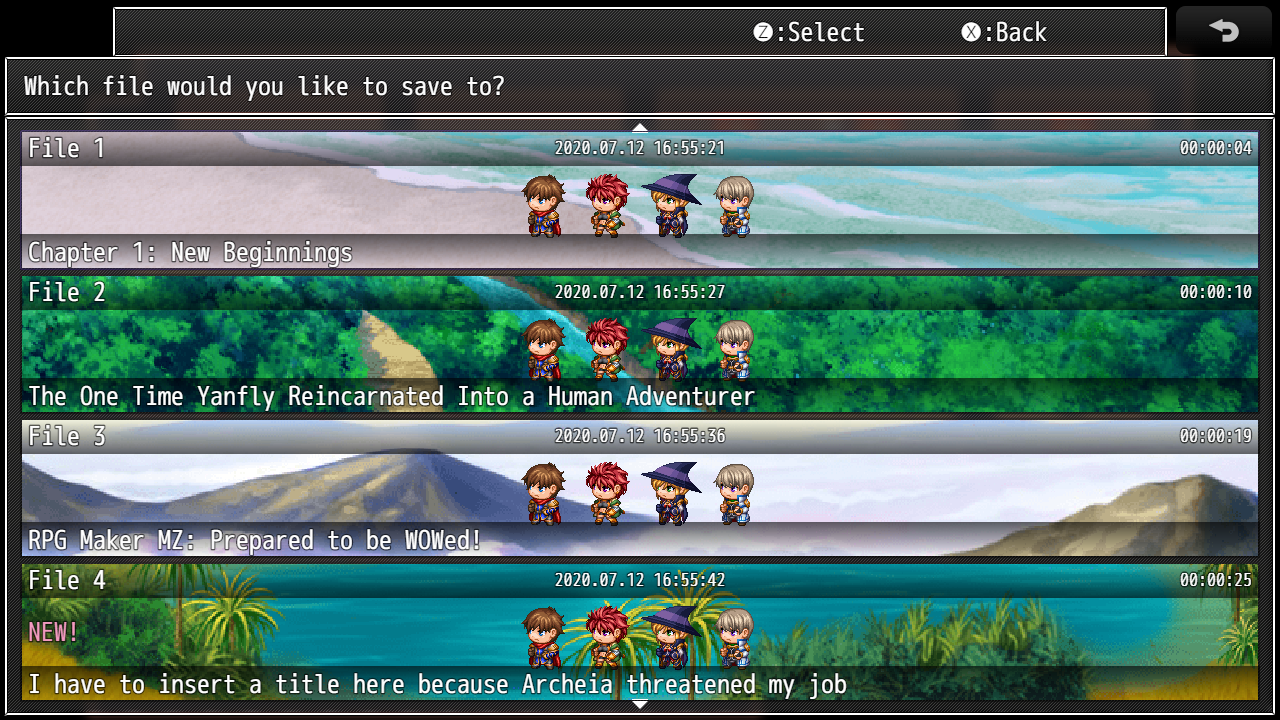Viewport: 1280px width, 720px height.
Task: Click the down scroll arrow below File 4
Action: [x=640, y=705]
